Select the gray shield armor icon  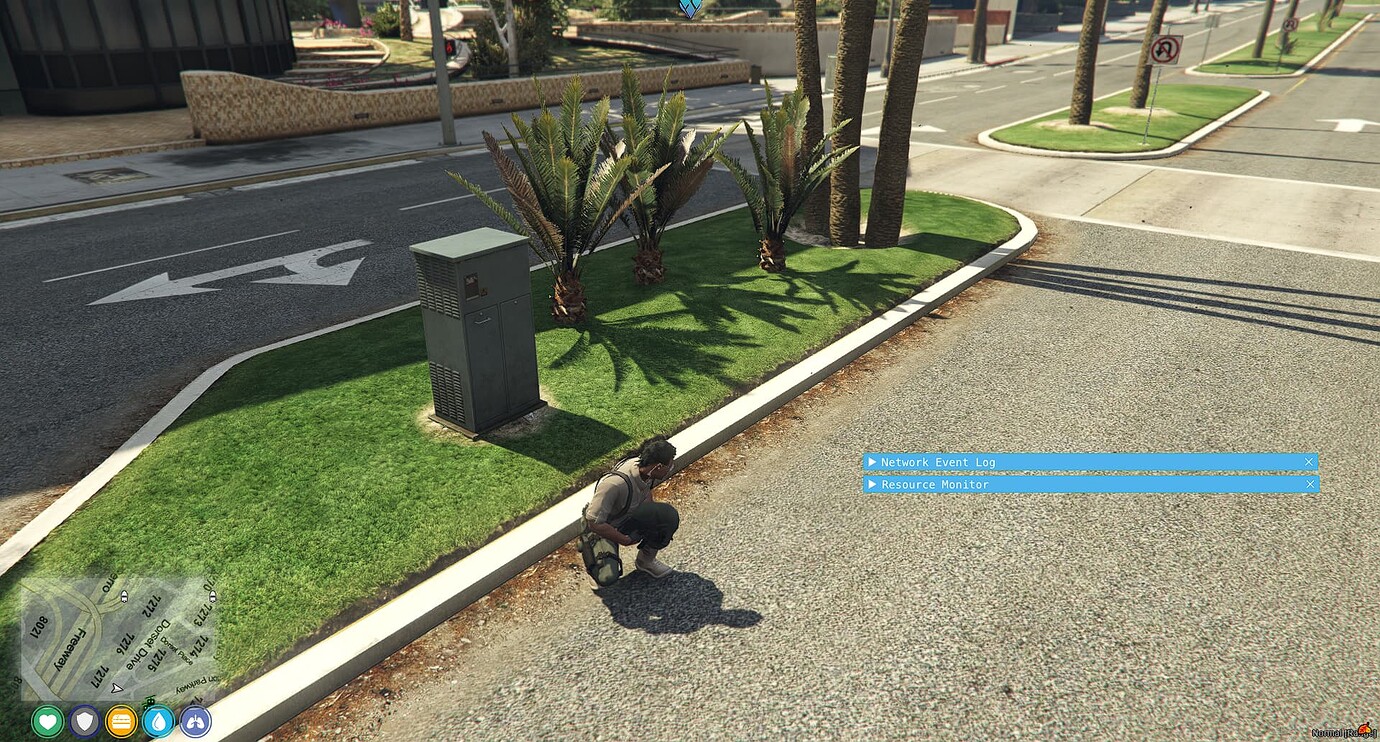(83, 720)
